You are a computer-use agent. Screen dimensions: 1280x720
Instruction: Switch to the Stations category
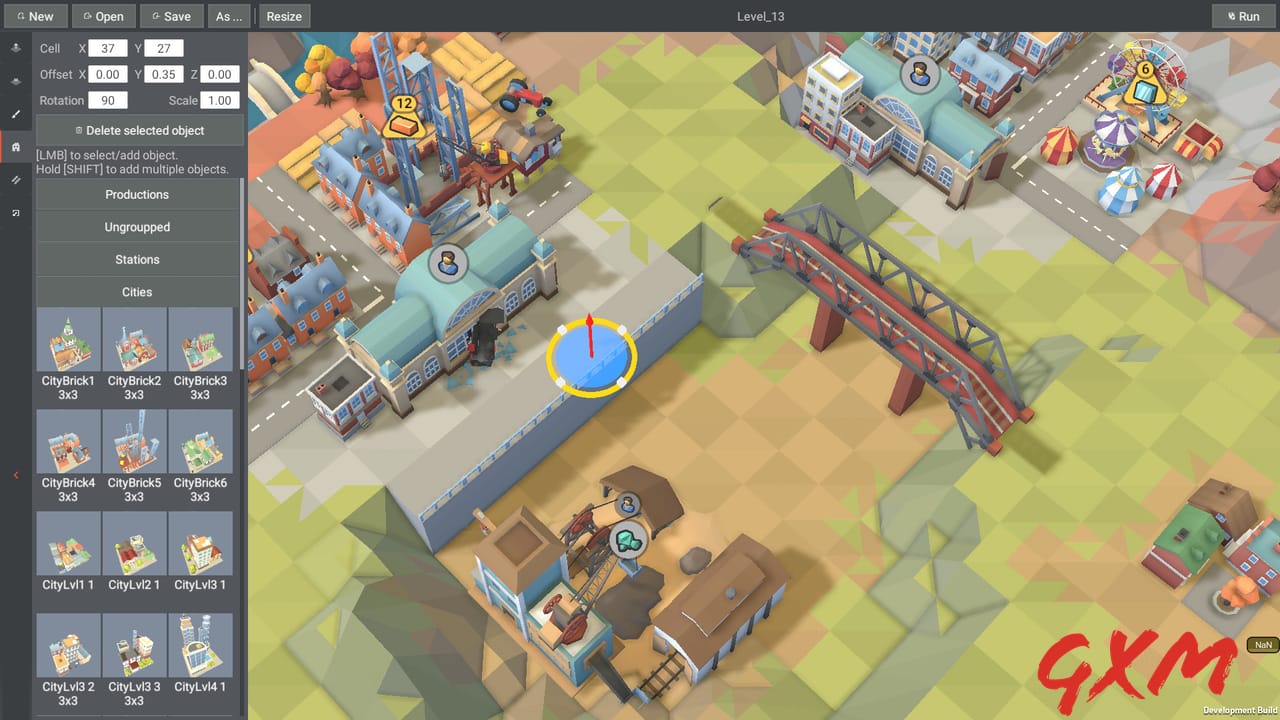click(x=137, y=259)
